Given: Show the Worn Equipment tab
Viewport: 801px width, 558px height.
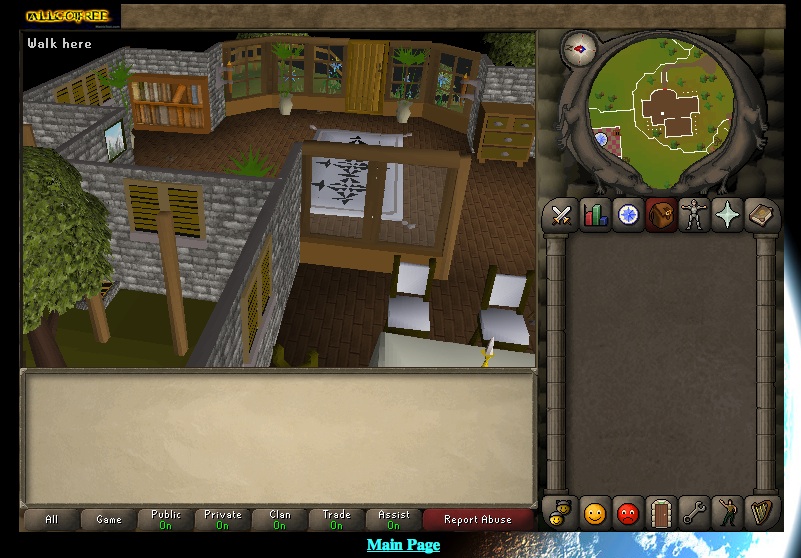Looking at the screenshot, I should 694,215.
